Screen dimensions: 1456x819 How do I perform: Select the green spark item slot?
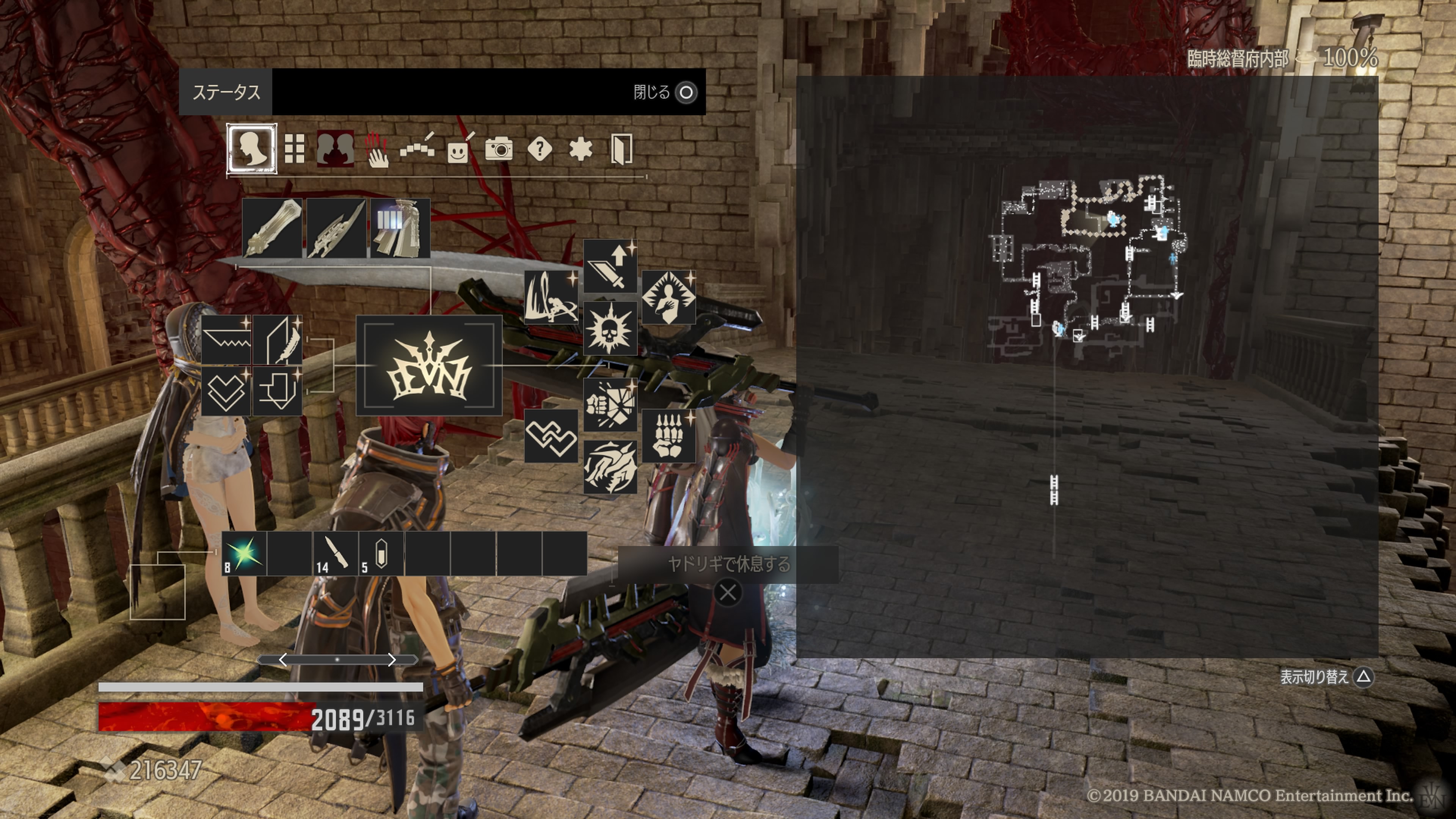click(x=244, y=553)
